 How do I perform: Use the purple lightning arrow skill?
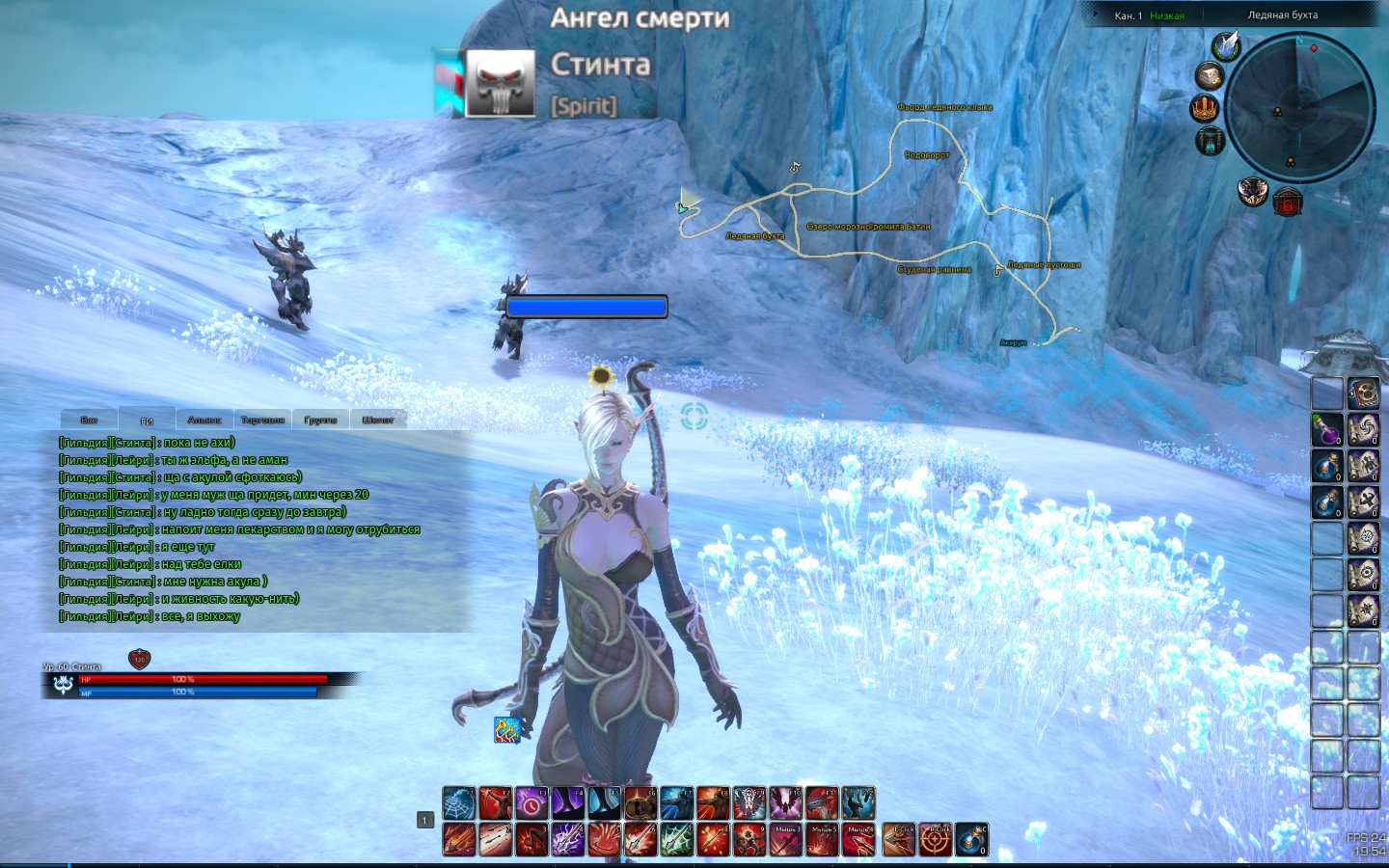[568, 839]
